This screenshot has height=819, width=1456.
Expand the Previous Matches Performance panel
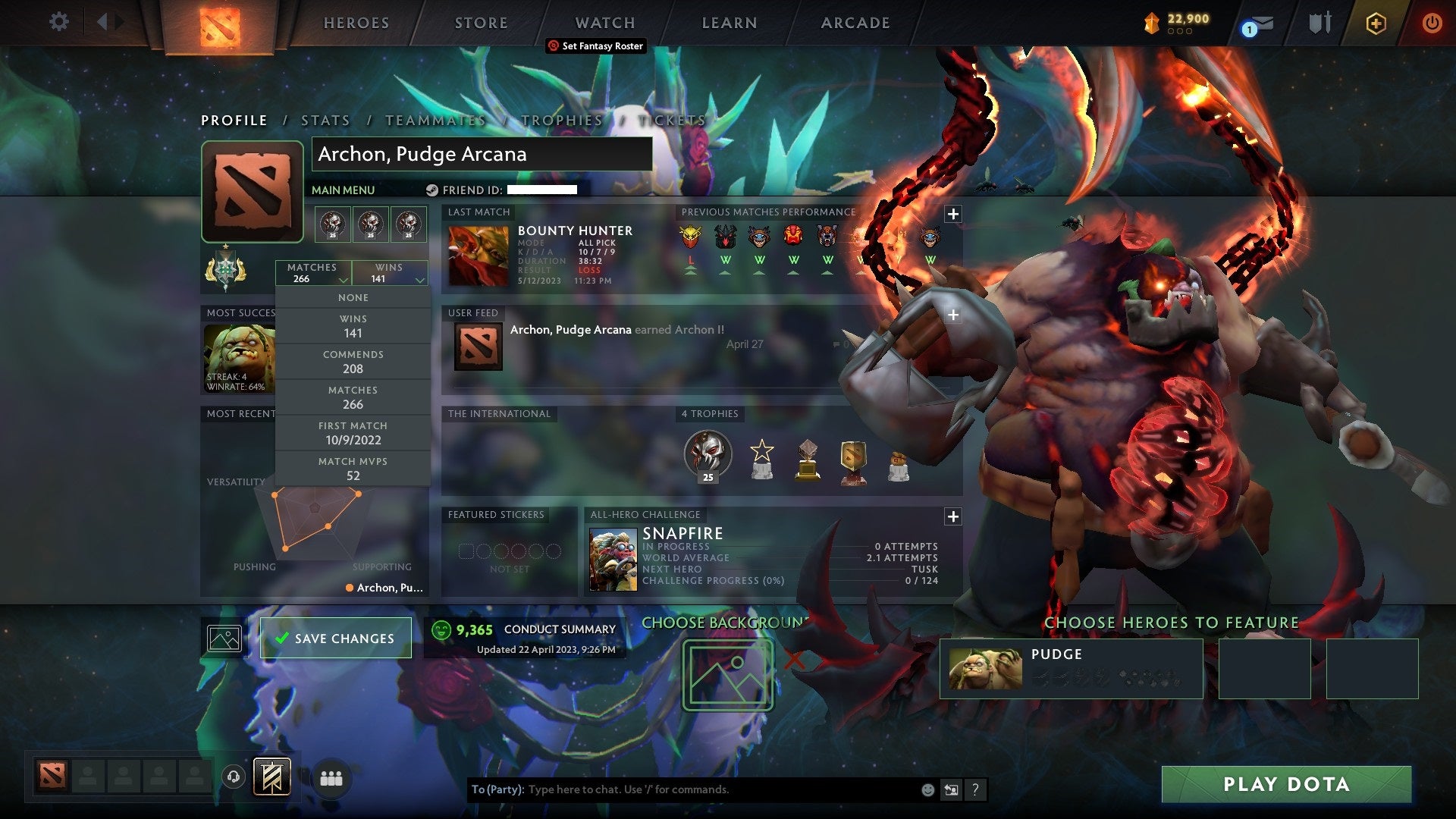[x=952, y=214]
